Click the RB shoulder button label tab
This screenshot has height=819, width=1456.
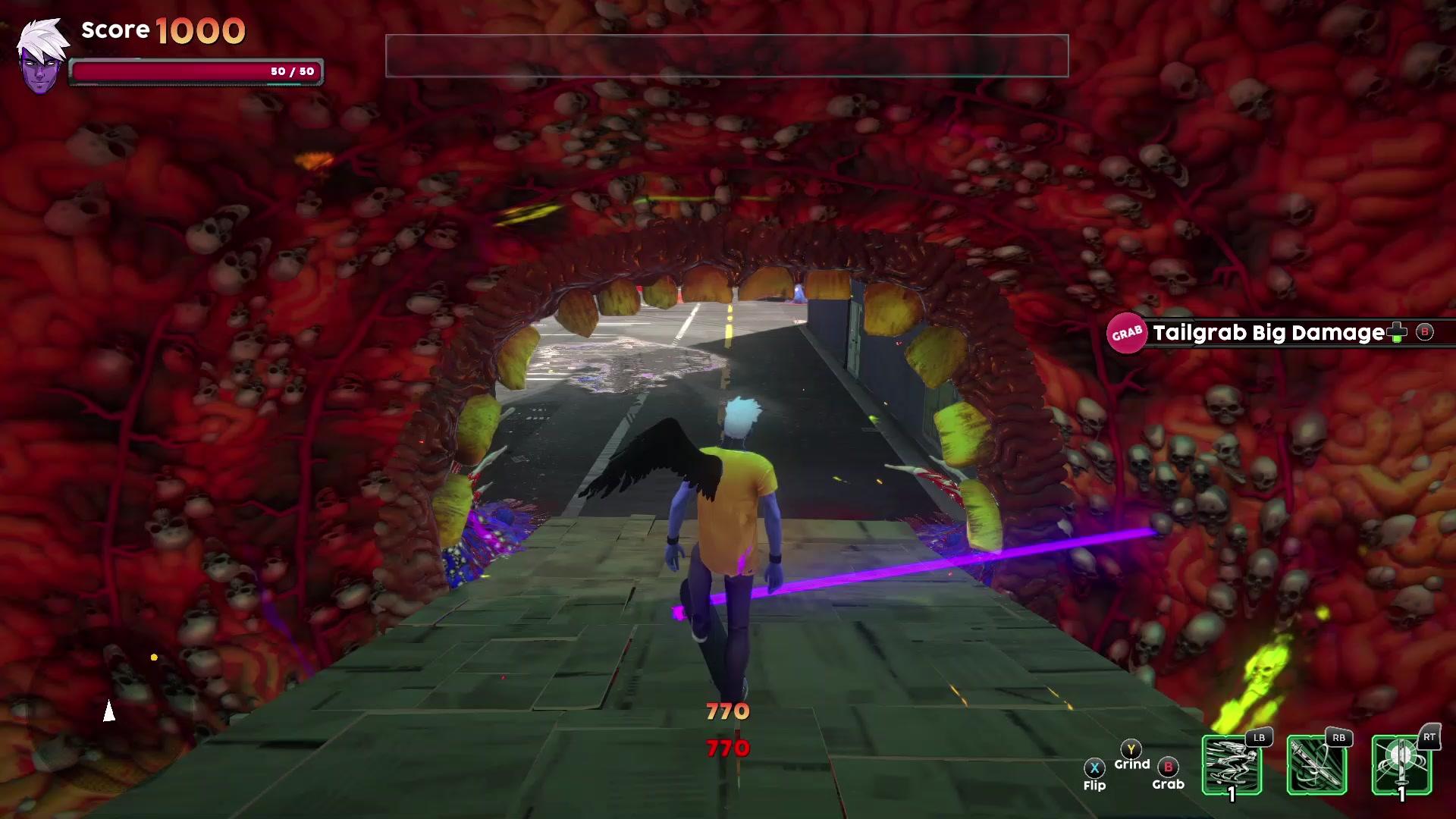tap(1339, 739)
